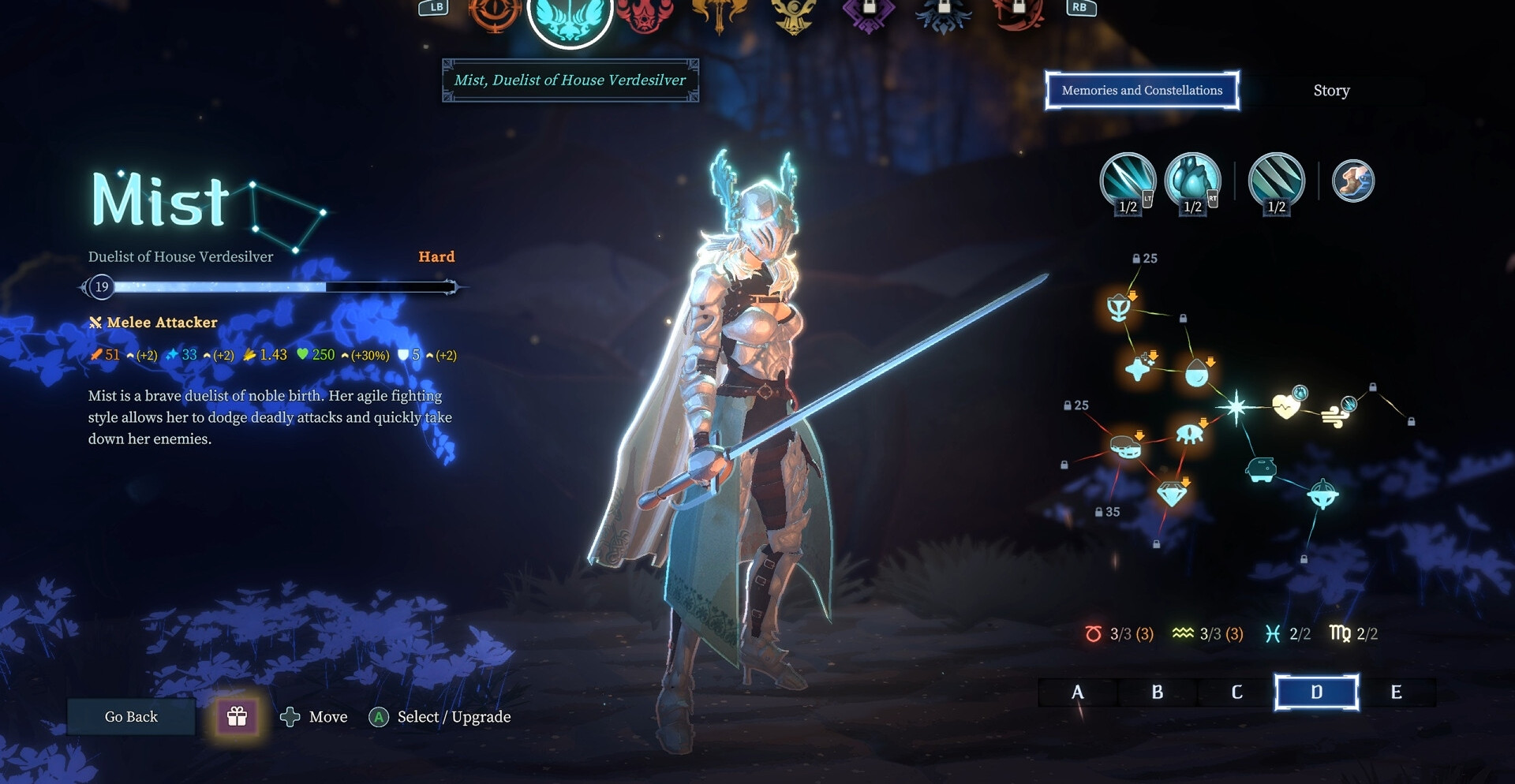Choose the orange eye character emblem
The width and height of the screenshot is (1515, 784).
click(x=495, y=12)
